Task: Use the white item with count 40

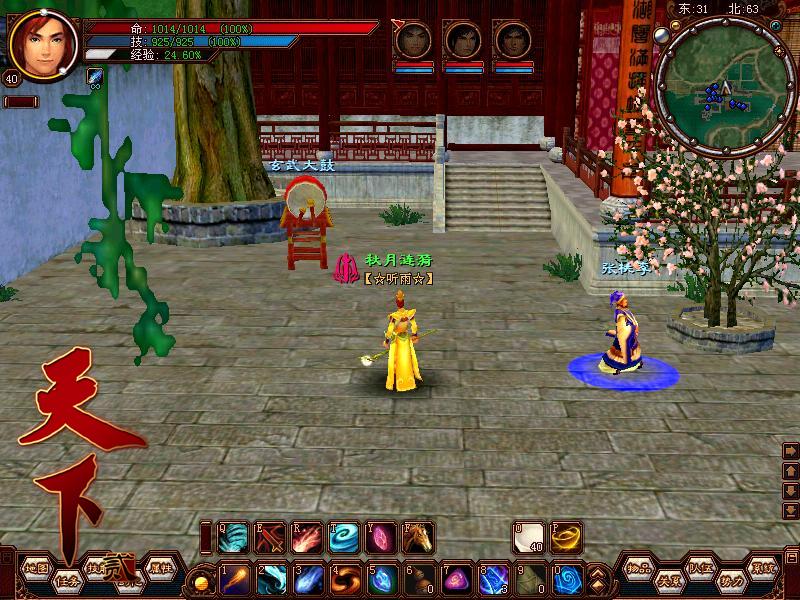Action: click(529, 538)
